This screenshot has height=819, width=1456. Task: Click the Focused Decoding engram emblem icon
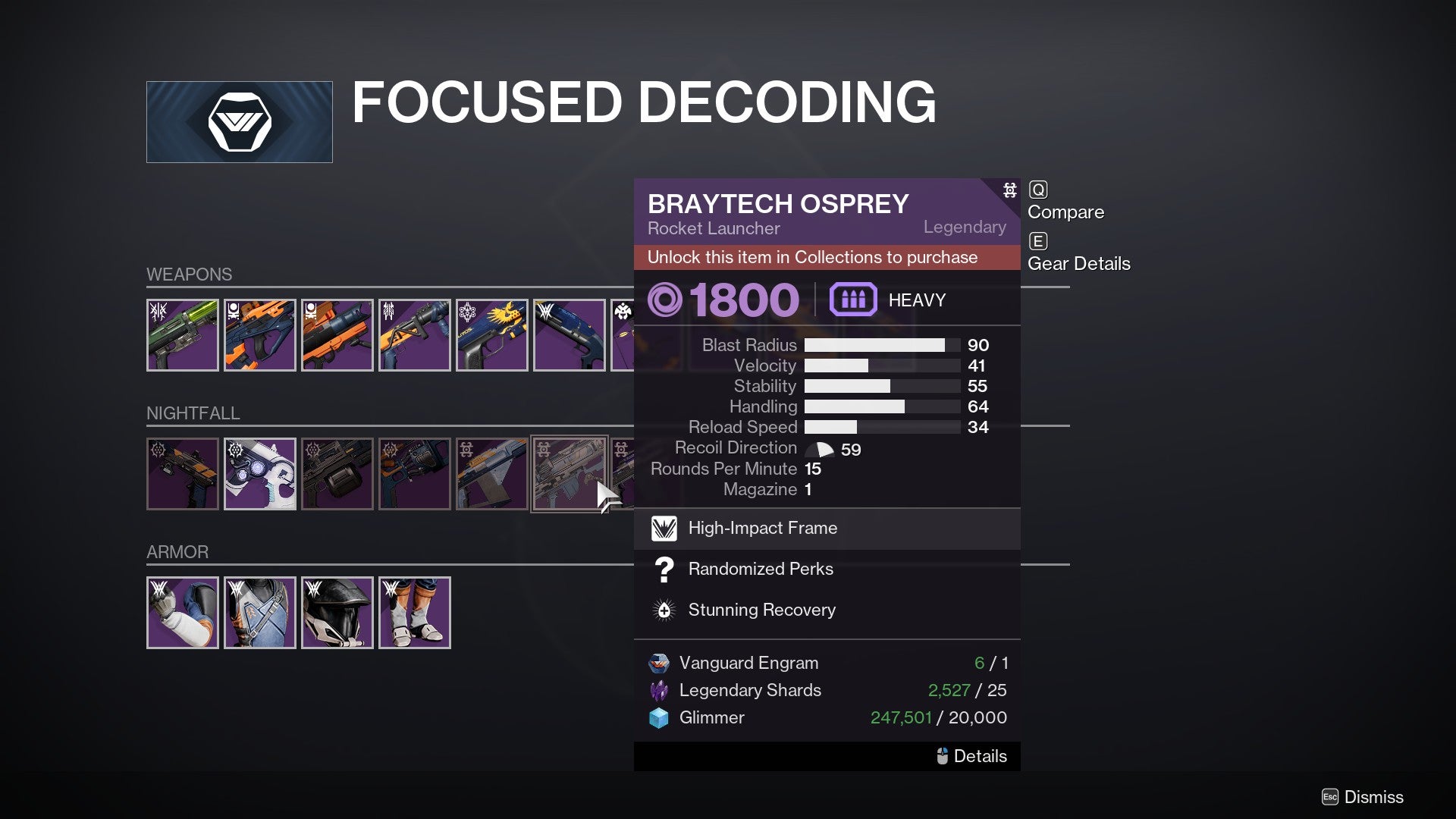239,121
